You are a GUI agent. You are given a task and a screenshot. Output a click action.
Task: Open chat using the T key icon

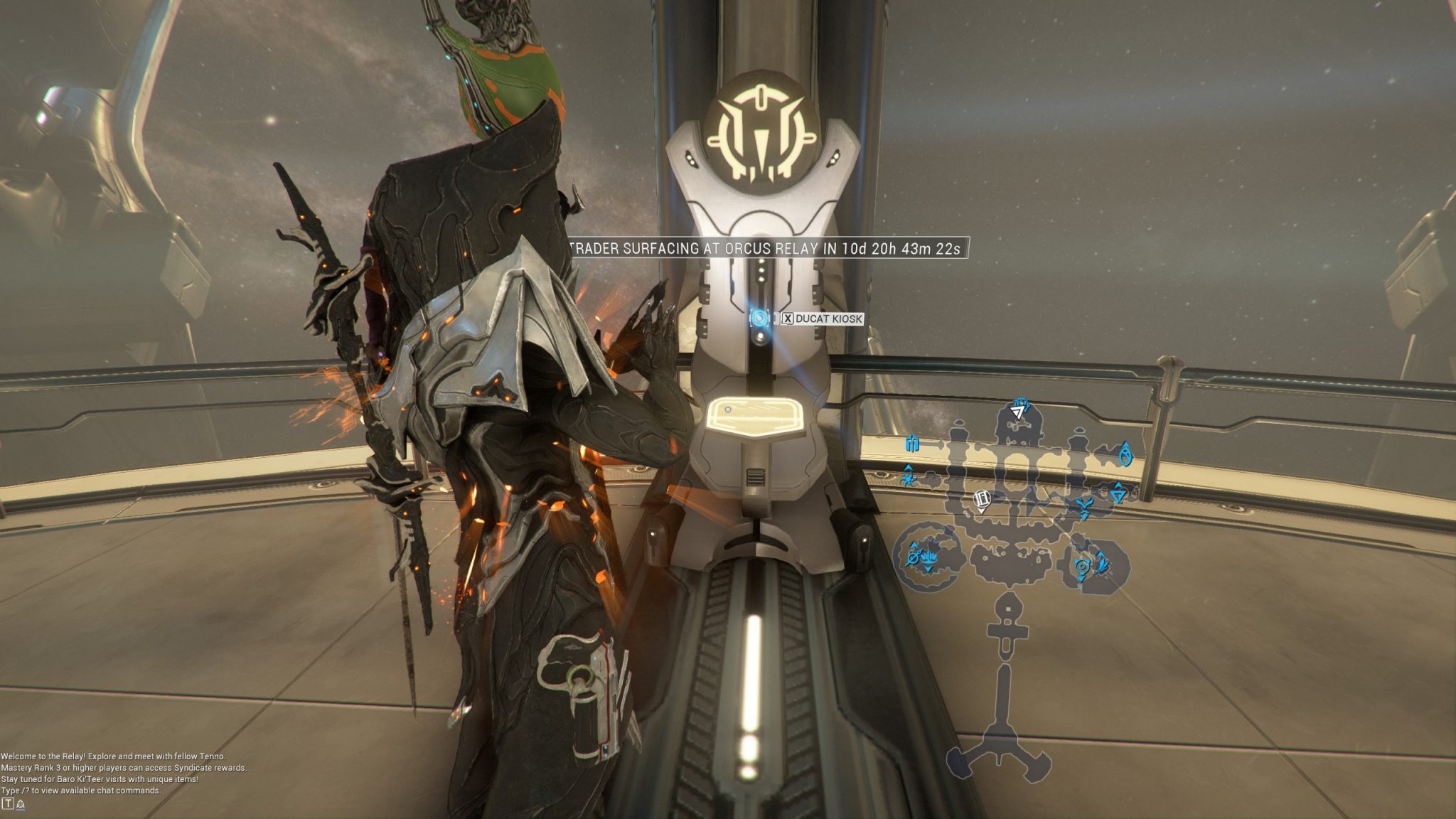8,804
